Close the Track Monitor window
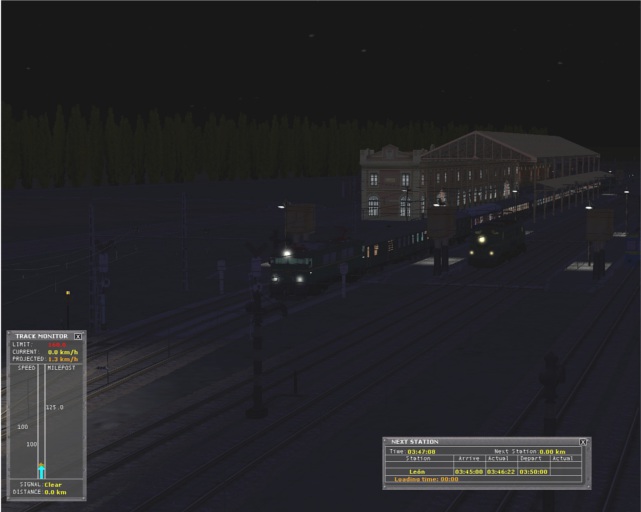This screenshot has width=641, height=512. coord(78,336)
